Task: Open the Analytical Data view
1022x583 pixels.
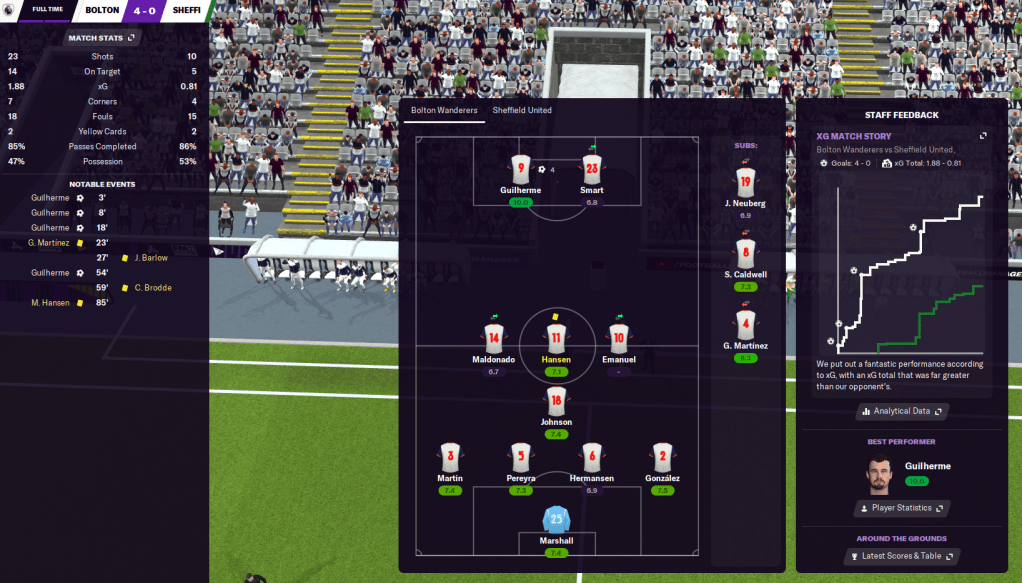Action: click(900, 411)
